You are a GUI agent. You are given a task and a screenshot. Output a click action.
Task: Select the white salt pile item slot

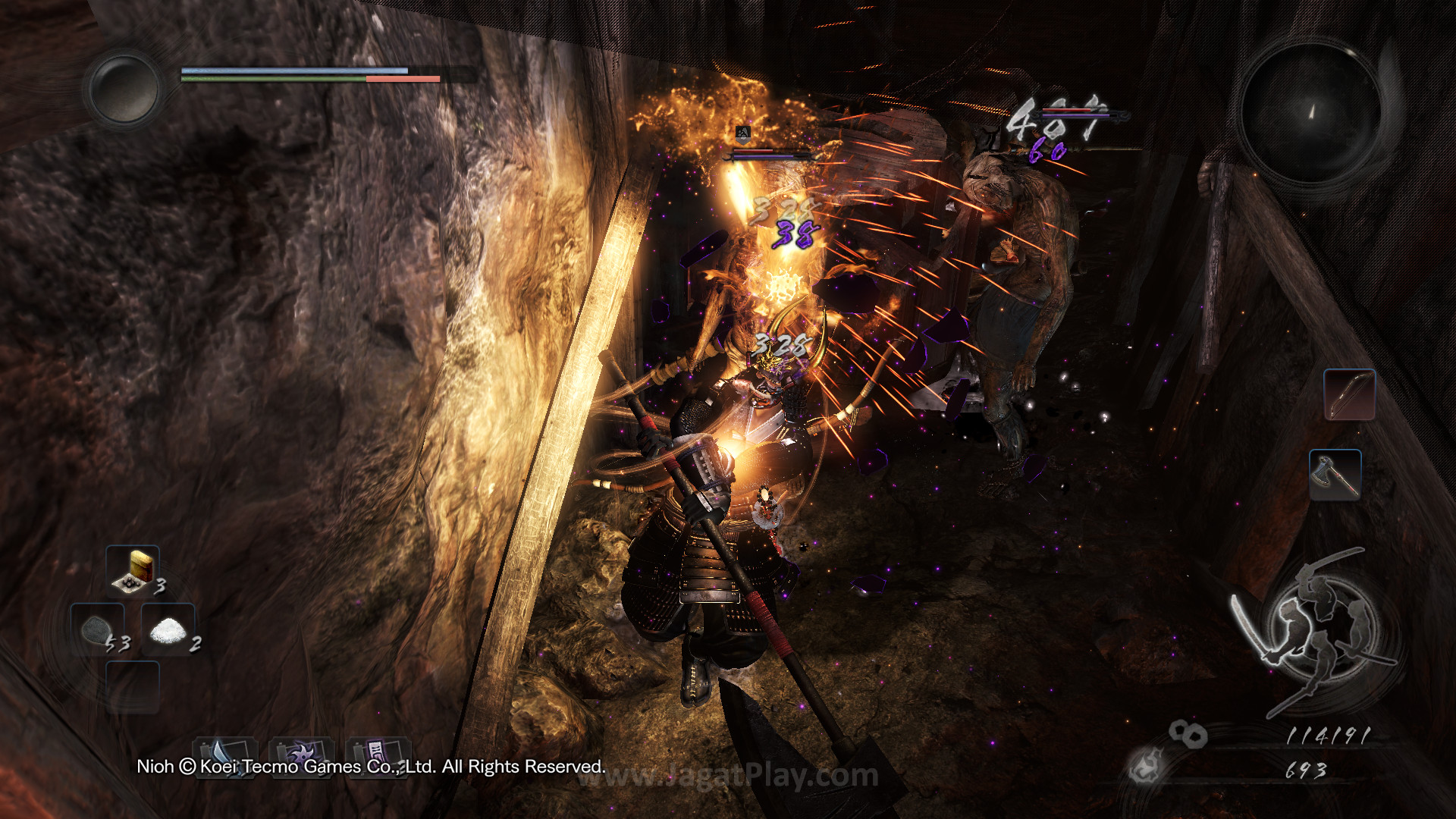click(x=168, y=629)
